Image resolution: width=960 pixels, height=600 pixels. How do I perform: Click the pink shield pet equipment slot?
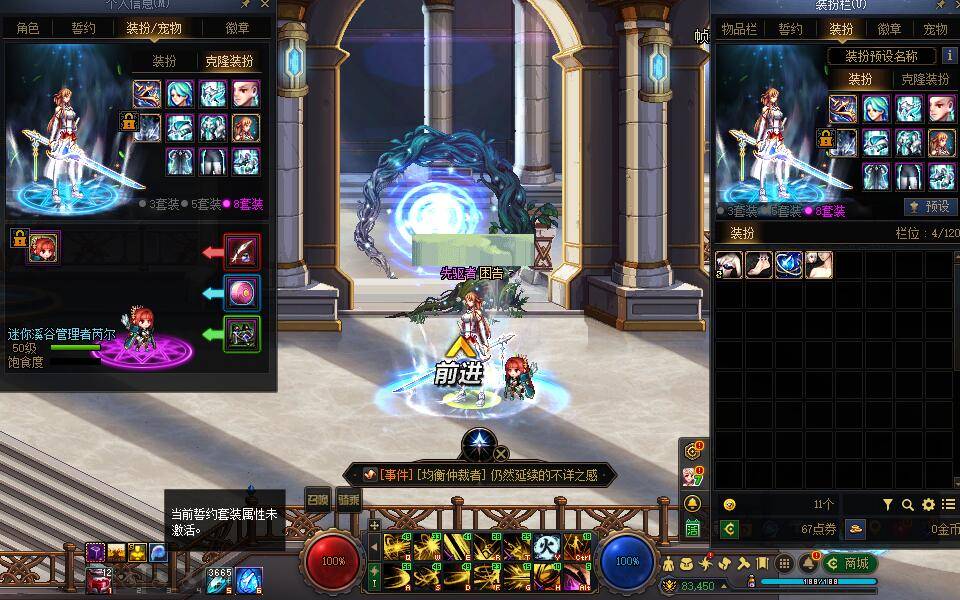pyautogui.click(x=242, y=292)
